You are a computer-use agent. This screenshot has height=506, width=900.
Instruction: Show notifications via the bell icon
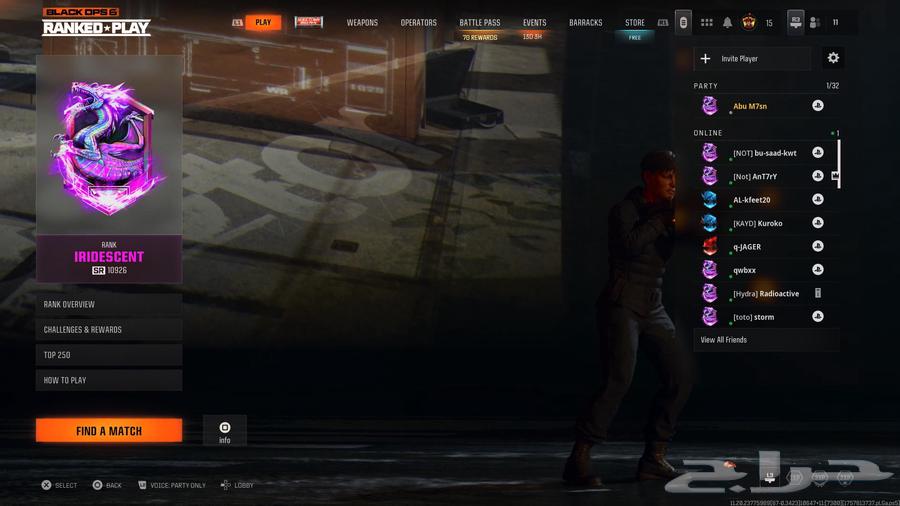[x=728, y=23]
